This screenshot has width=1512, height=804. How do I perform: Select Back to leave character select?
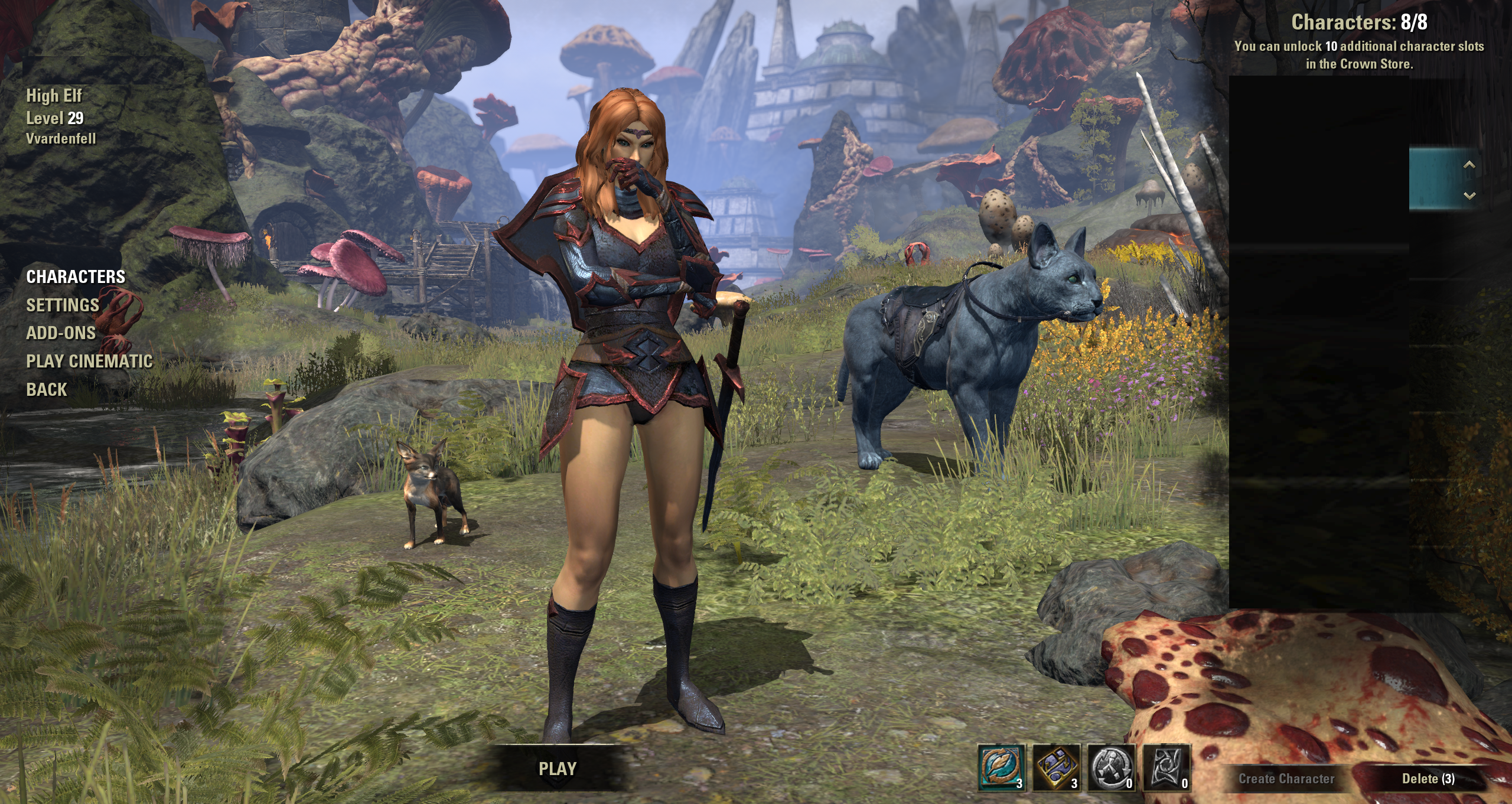coord(47,389)
